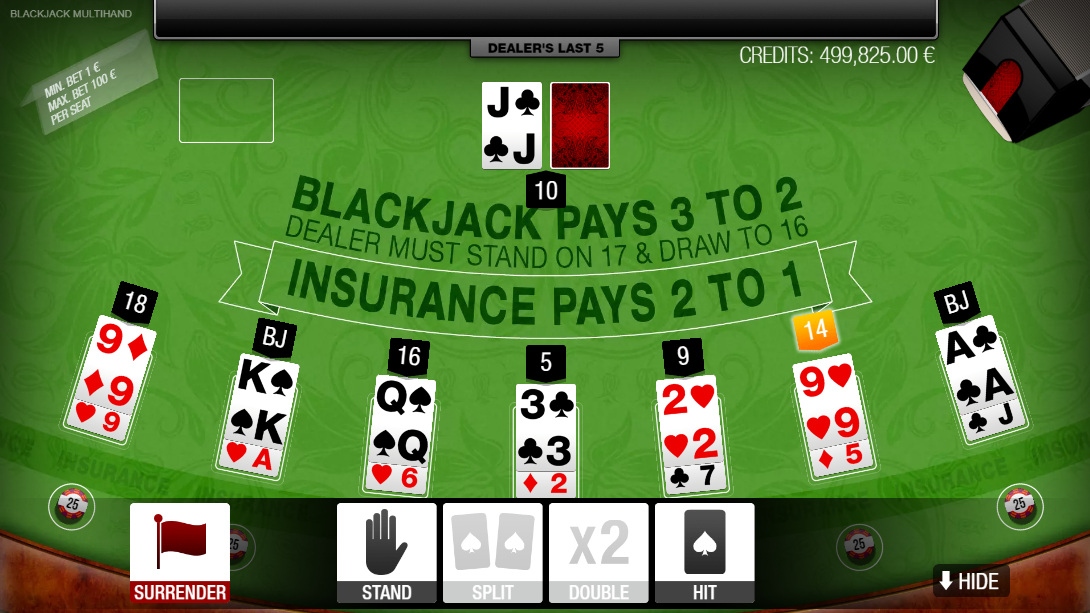Hit to draw another card

[x=704, y=553]
